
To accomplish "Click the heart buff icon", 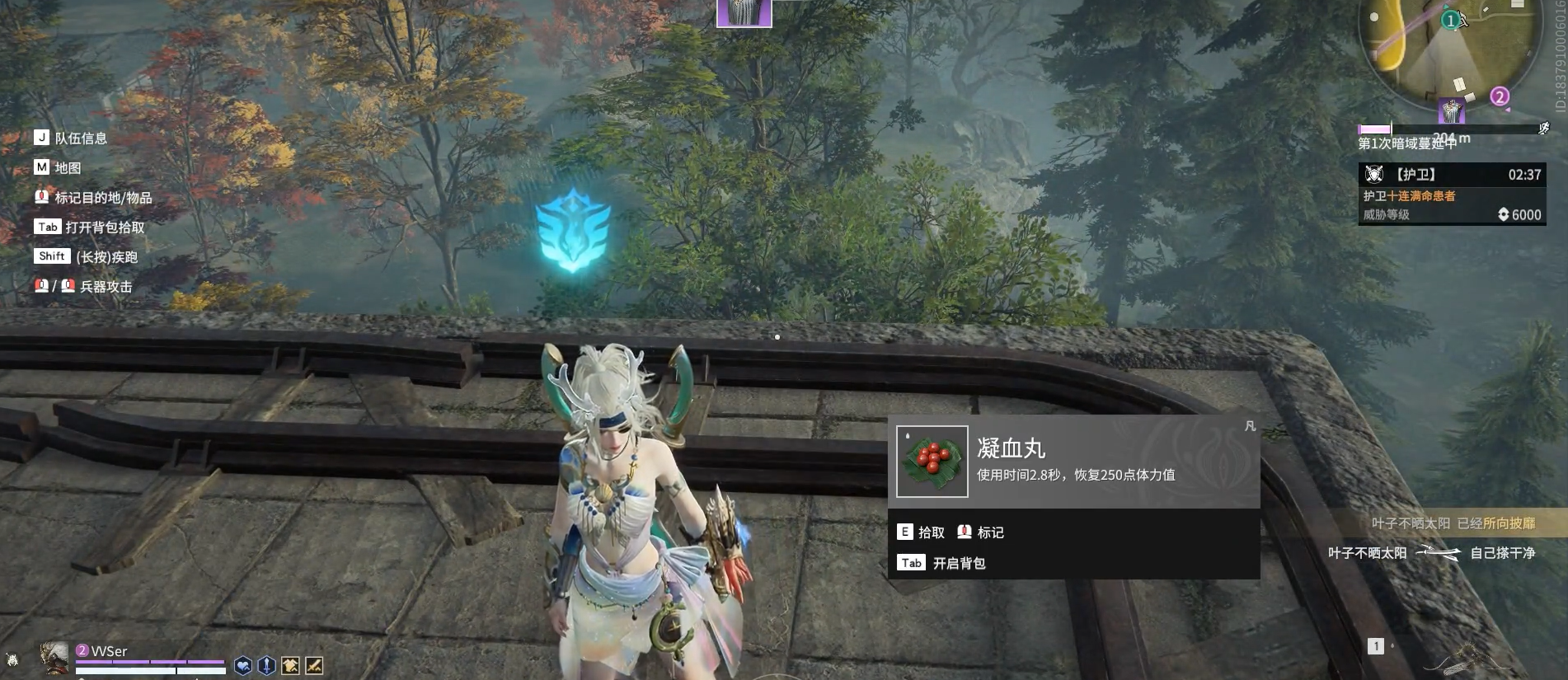I will [243, 666].
